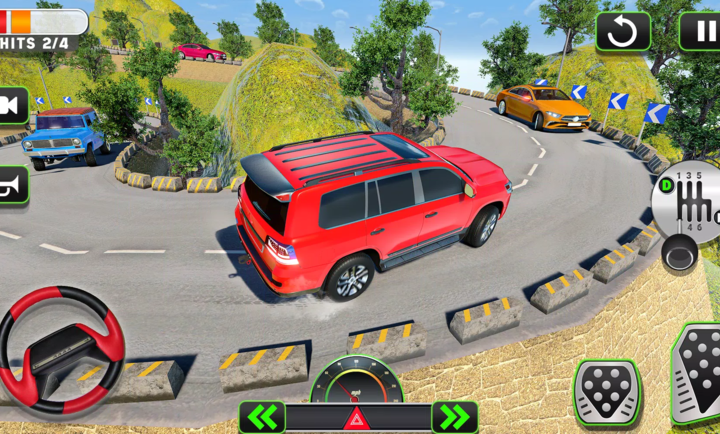Turn the red steering wheel
This screenshot has height=434, width=720.
(x=60, y=350)
